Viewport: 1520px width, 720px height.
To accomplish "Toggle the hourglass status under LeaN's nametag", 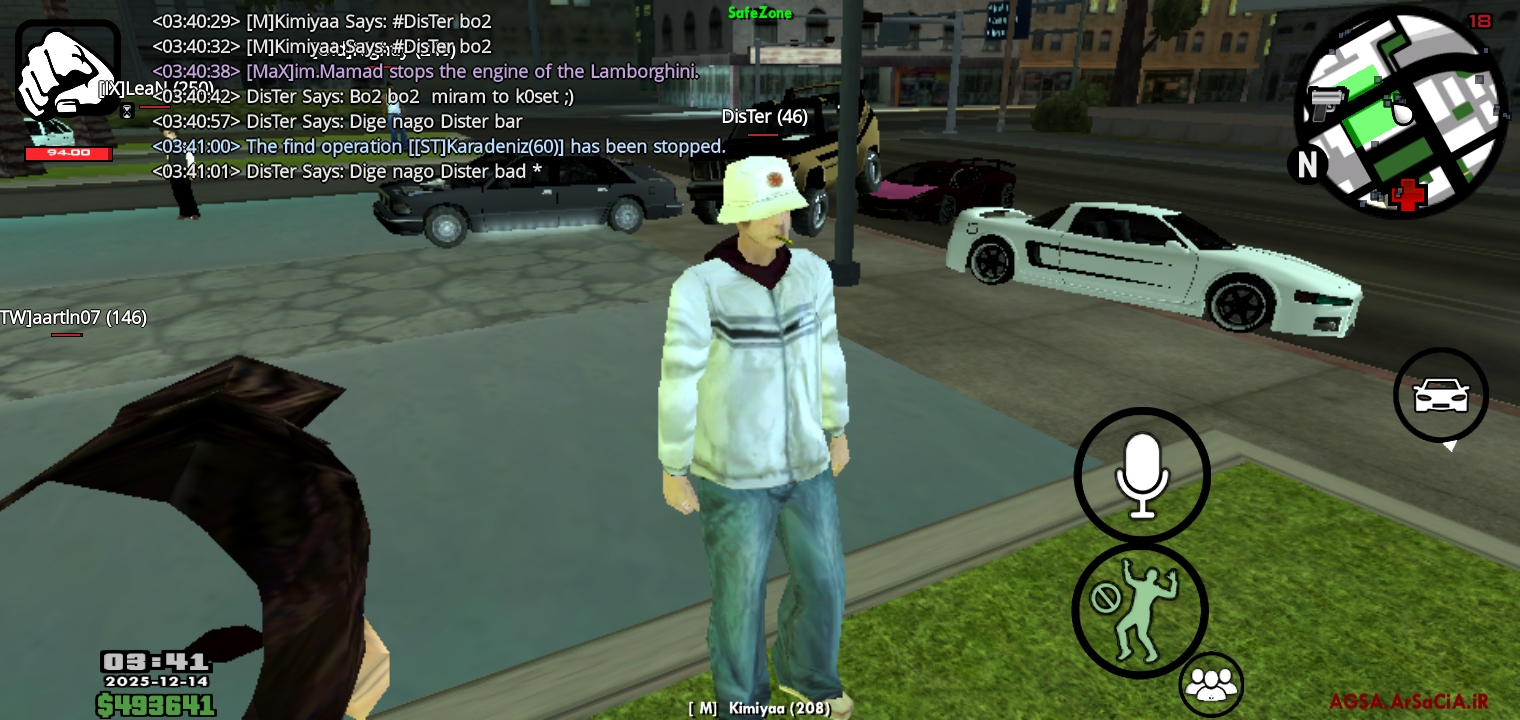I will pyautogui.click(x=125, y=110).
